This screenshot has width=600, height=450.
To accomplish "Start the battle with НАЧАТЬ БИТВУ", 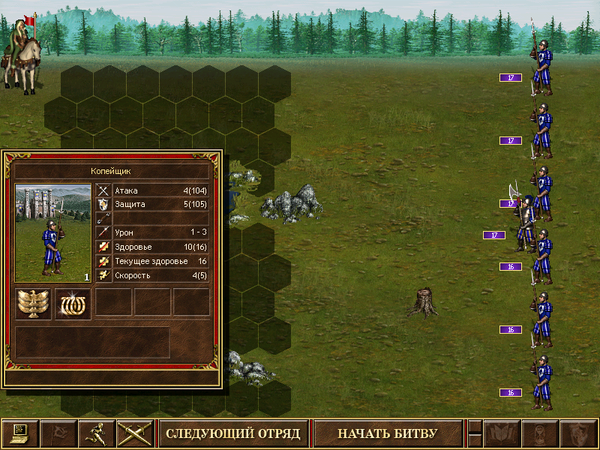I will point(387,433).
